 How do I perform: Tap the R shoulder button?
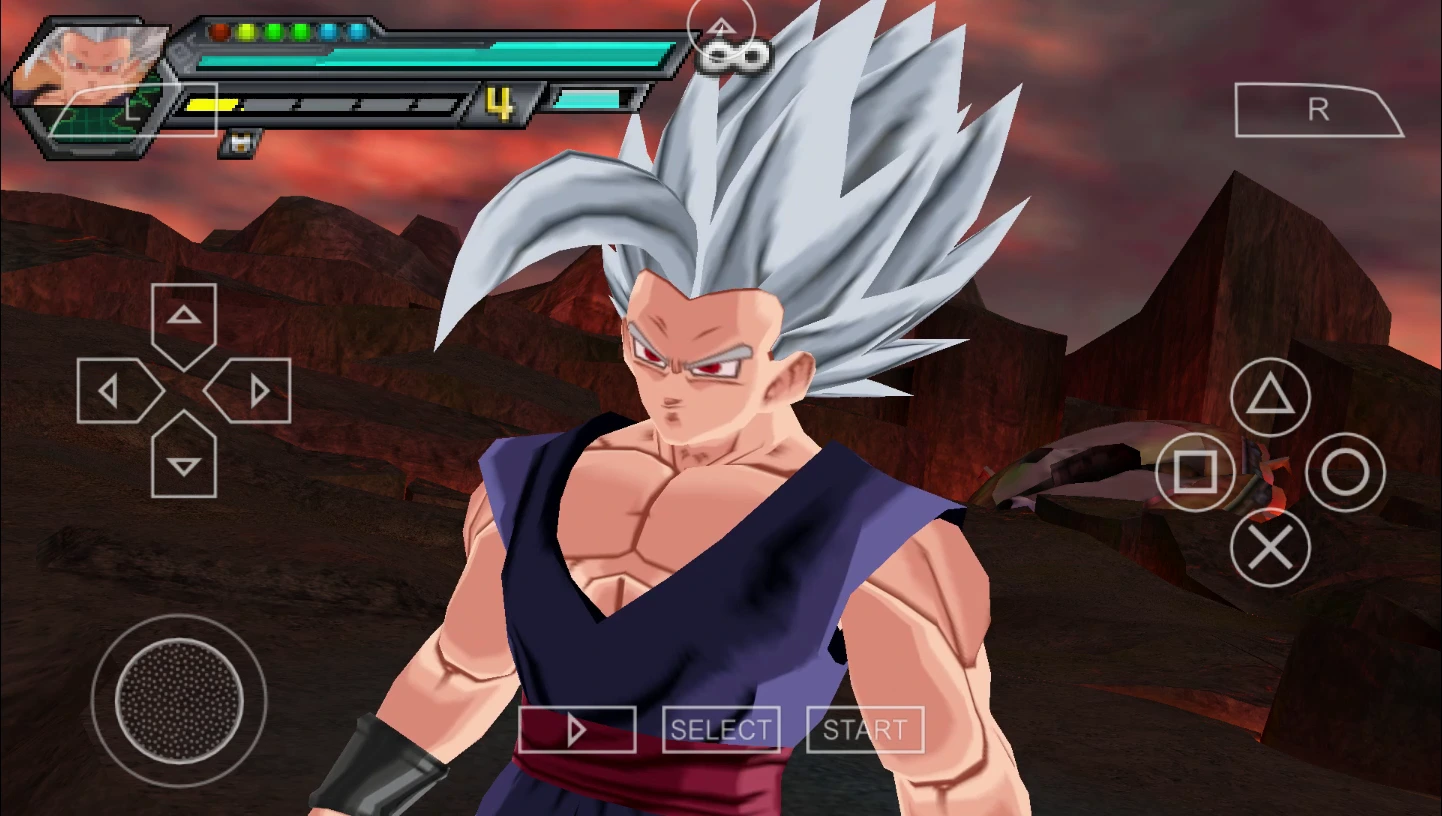1318,110
